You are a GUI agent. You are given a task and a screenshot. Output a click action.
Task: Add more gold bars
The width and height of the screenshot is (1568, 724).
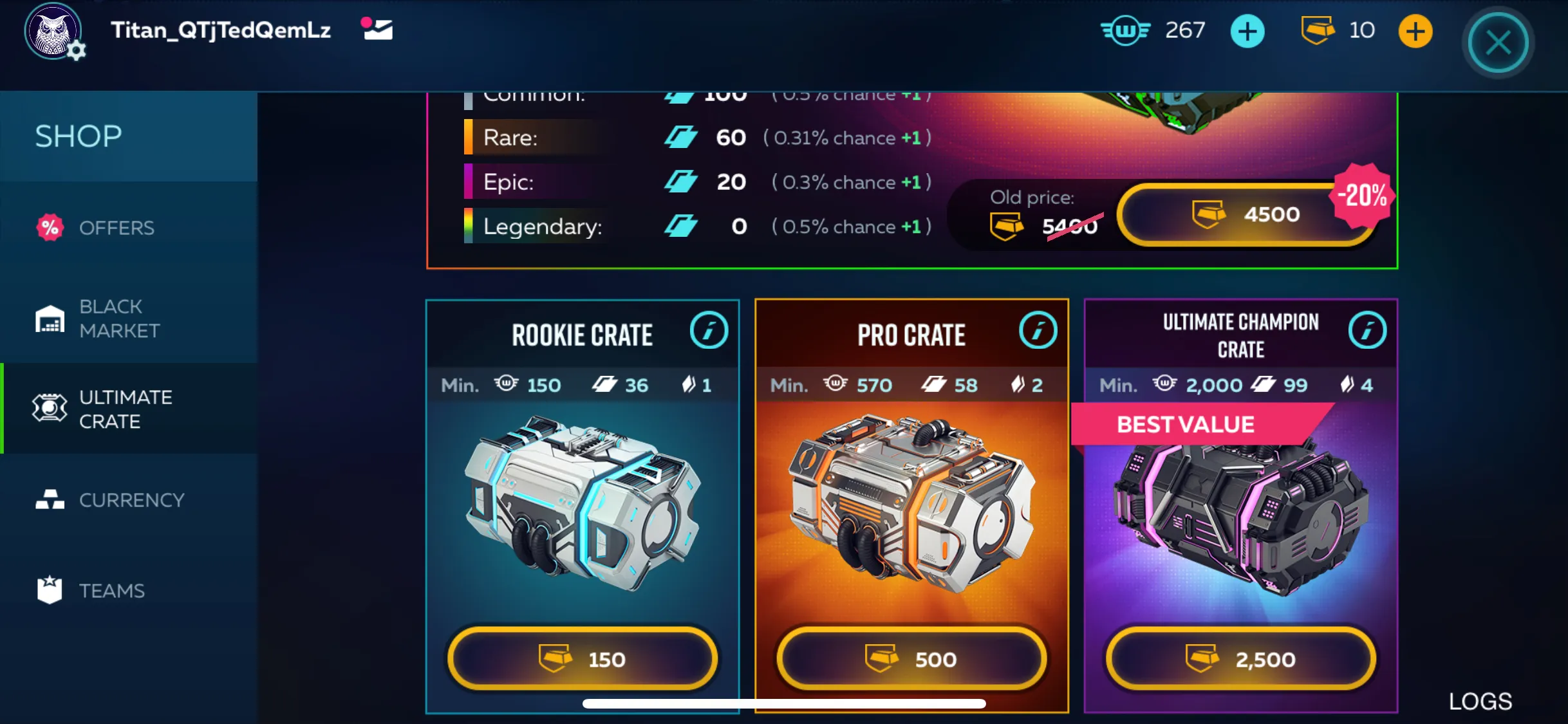[x=1415, y=32]
